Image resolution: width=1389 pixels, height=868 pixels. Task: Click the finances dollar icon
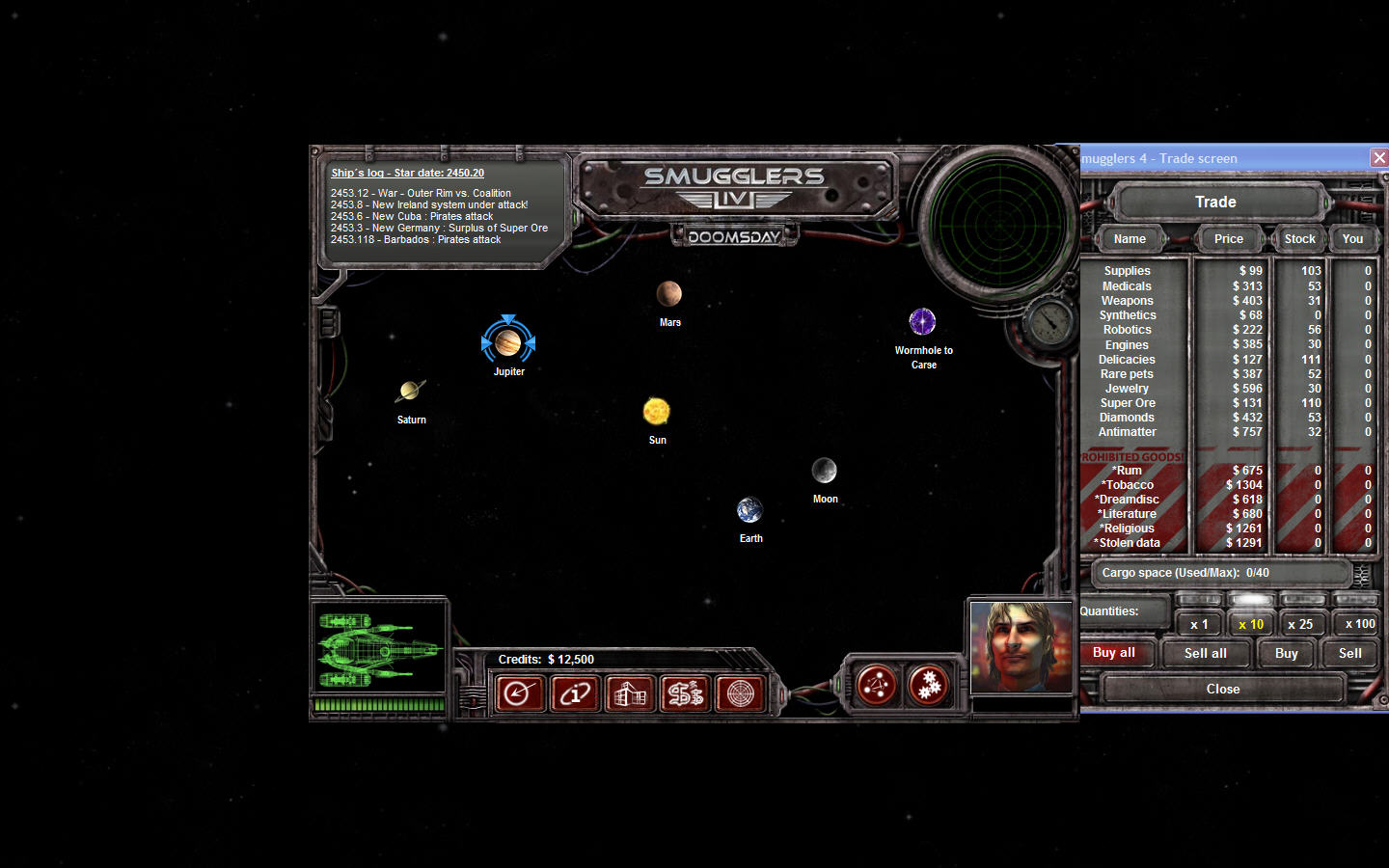coord(684,693)
